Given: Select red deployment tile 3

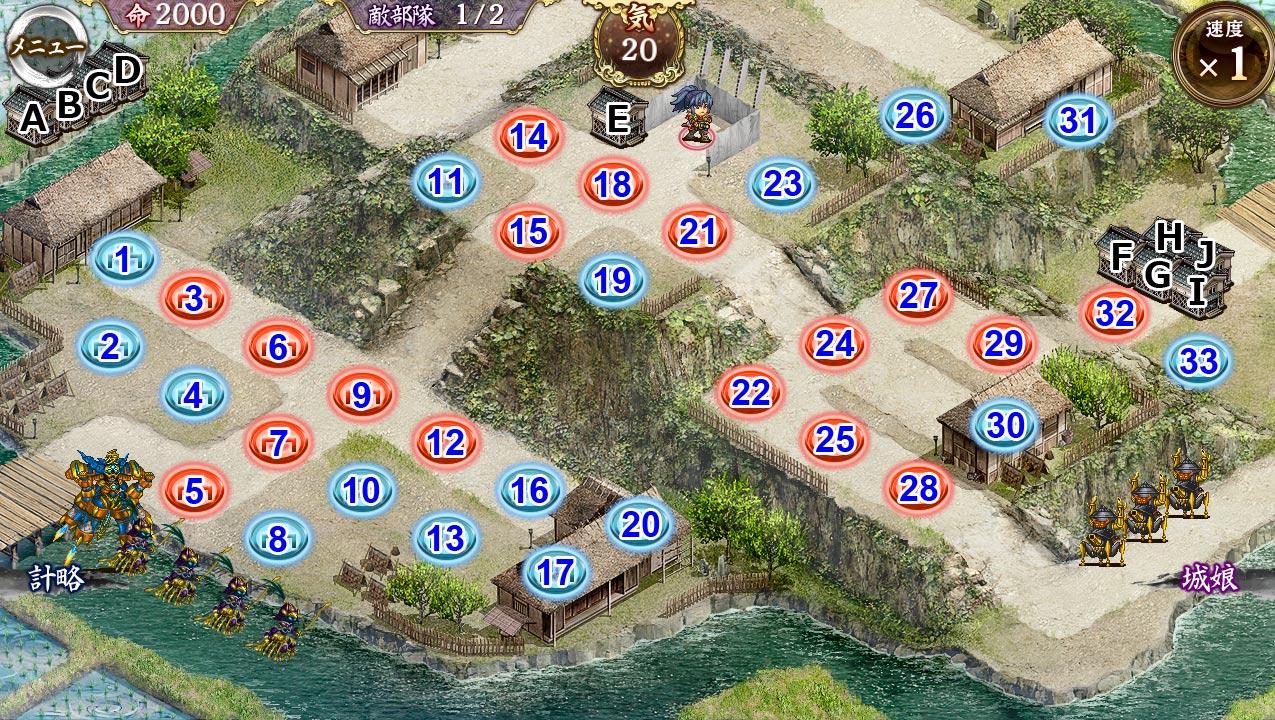Looking at the screenshot, I should [195, 298].
